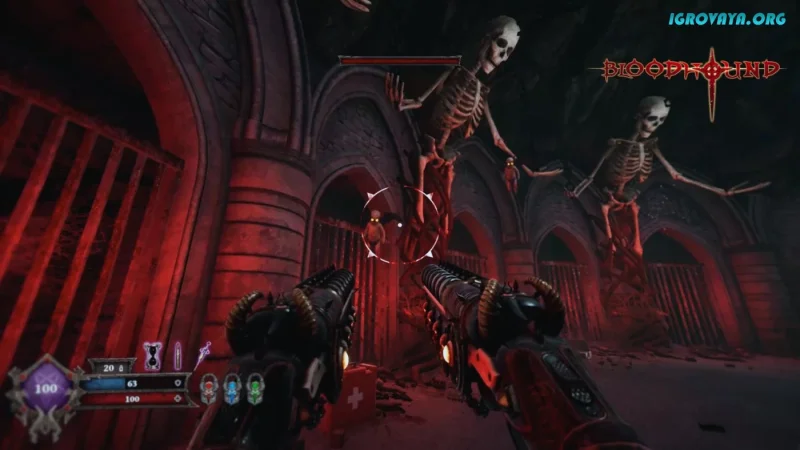Select the green skull key slot
Viewport: 800px width, 450px height.
(254, 386)
